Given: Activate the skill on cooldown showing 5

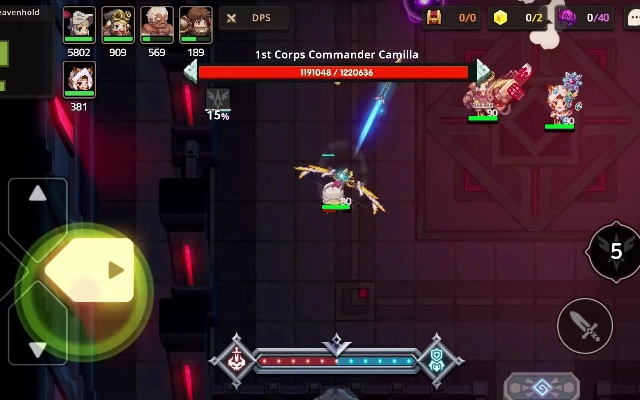Looking at the screenshot, I should coord(615,251).
